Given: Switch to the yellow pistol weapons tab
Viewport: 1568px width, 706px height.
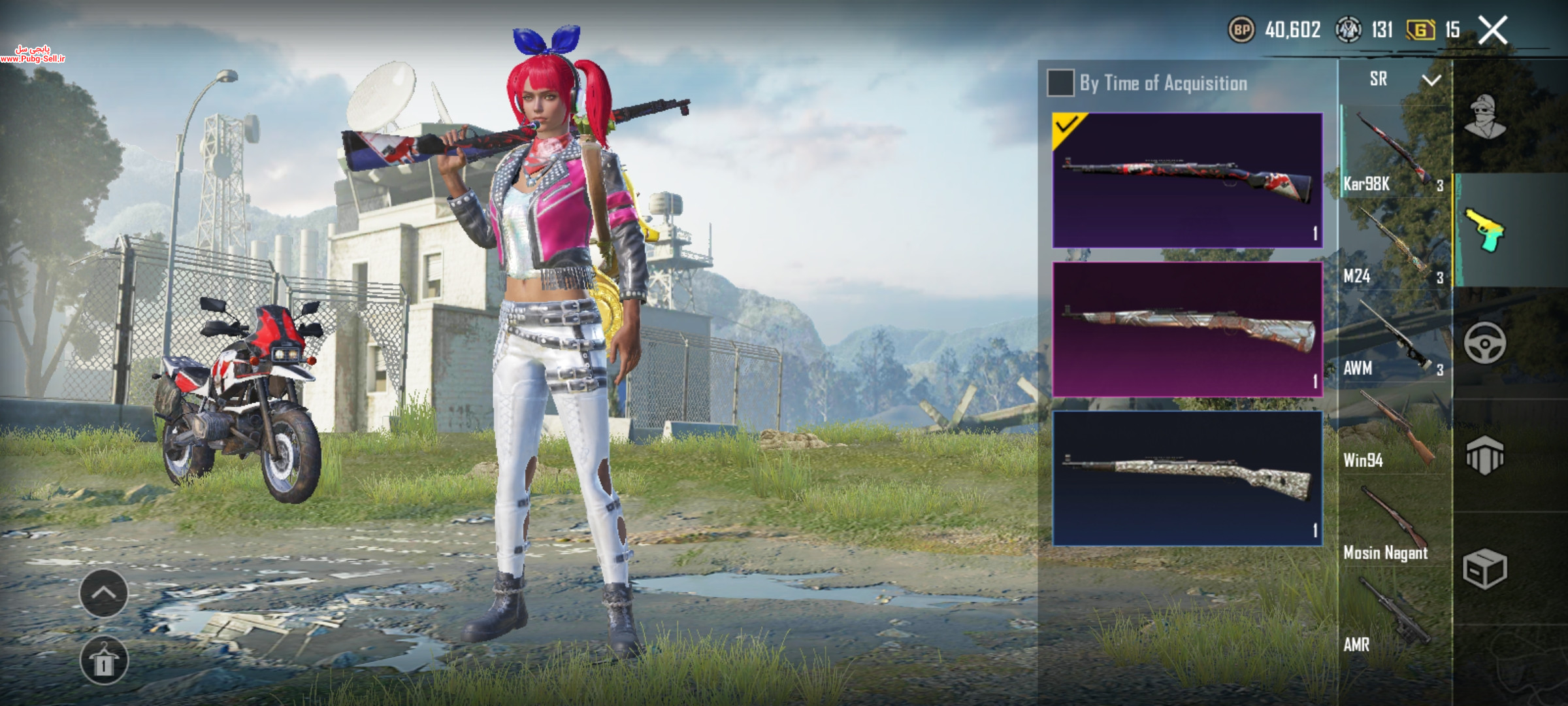Looking at the screenshot, I should (x=1485, y=230).
